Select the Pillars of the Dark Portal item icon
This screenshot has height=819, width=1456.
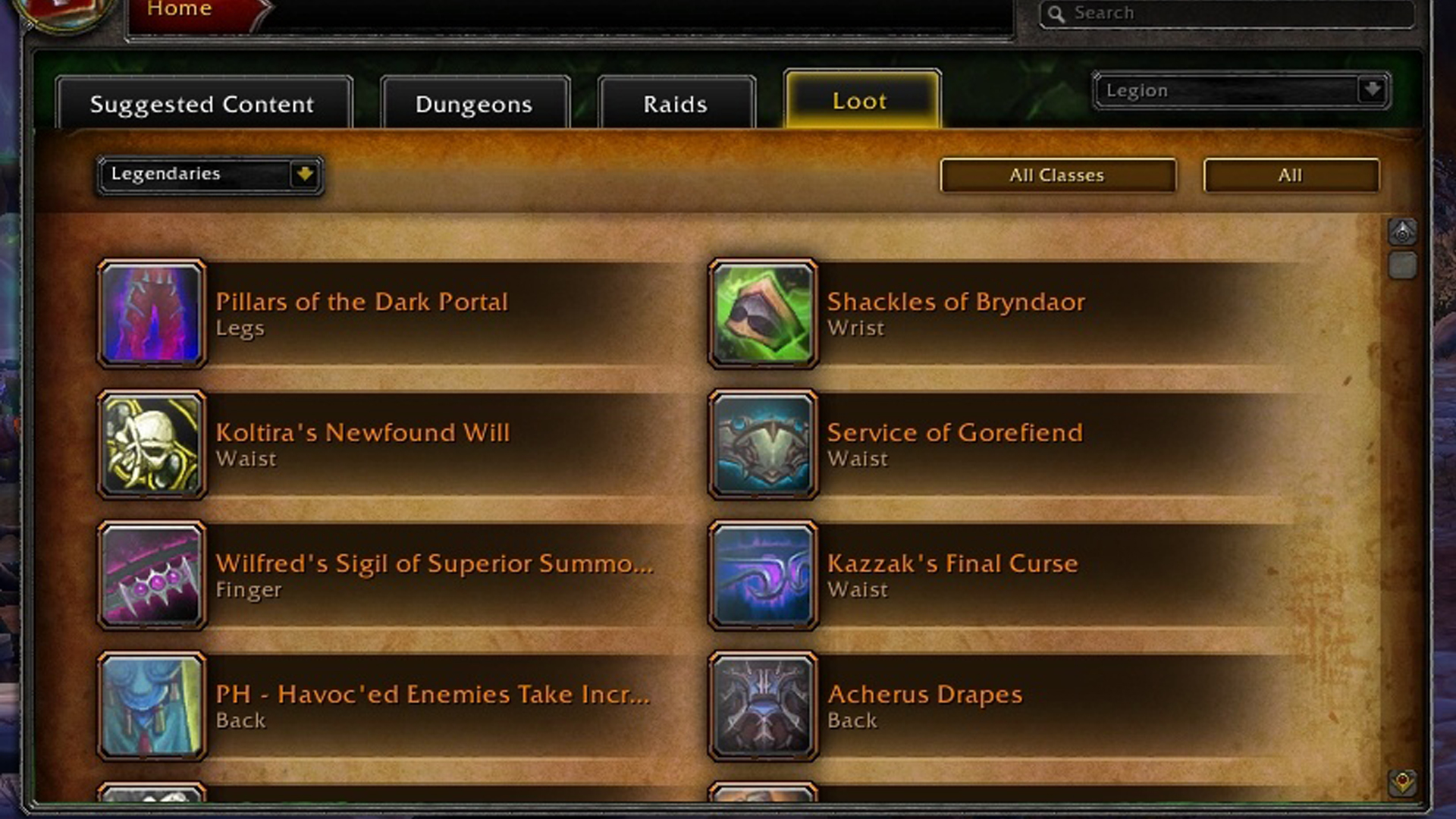click(152, 314)
